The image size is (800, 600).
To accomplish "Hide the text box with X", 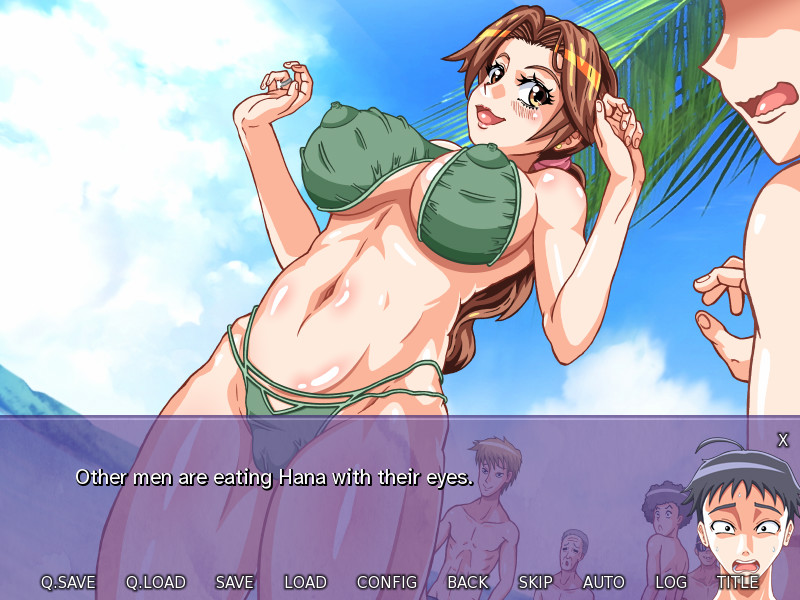I will 783,440.
